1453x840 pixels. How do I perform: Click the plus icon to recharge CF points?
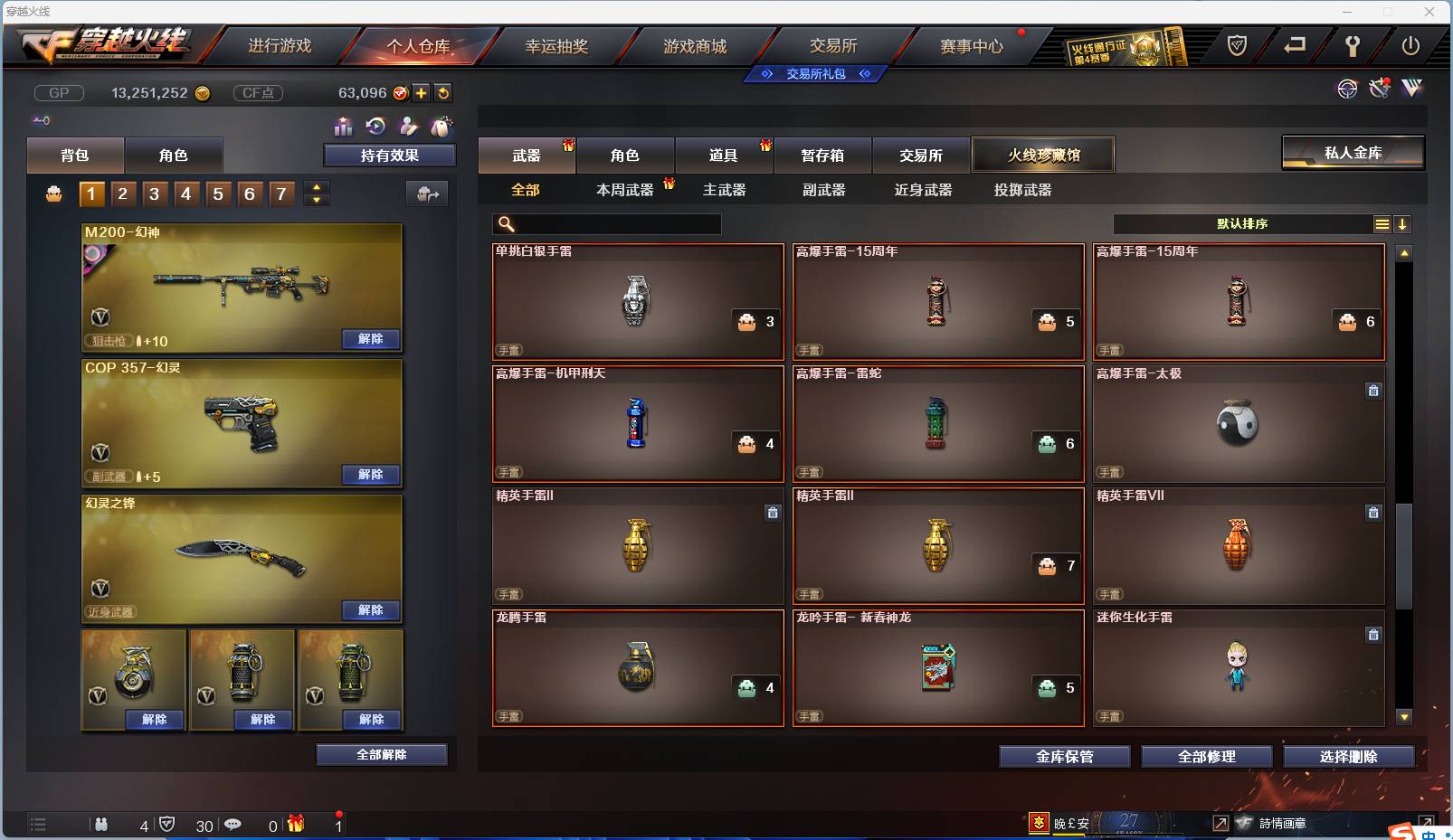[x=421, y=92]
